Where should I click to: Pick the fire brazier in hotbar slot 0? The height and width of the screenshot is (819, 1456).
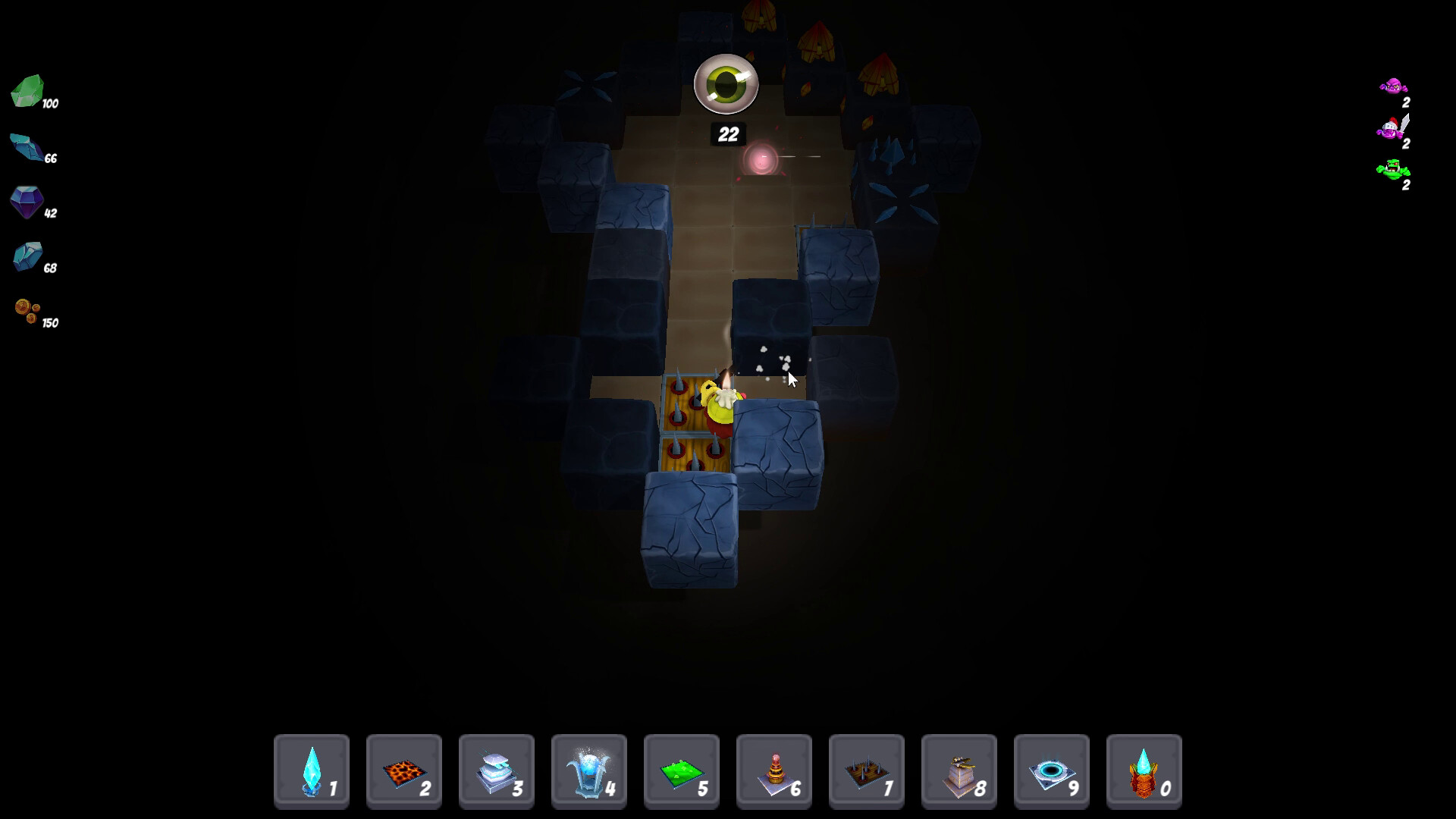[1144, 770]
